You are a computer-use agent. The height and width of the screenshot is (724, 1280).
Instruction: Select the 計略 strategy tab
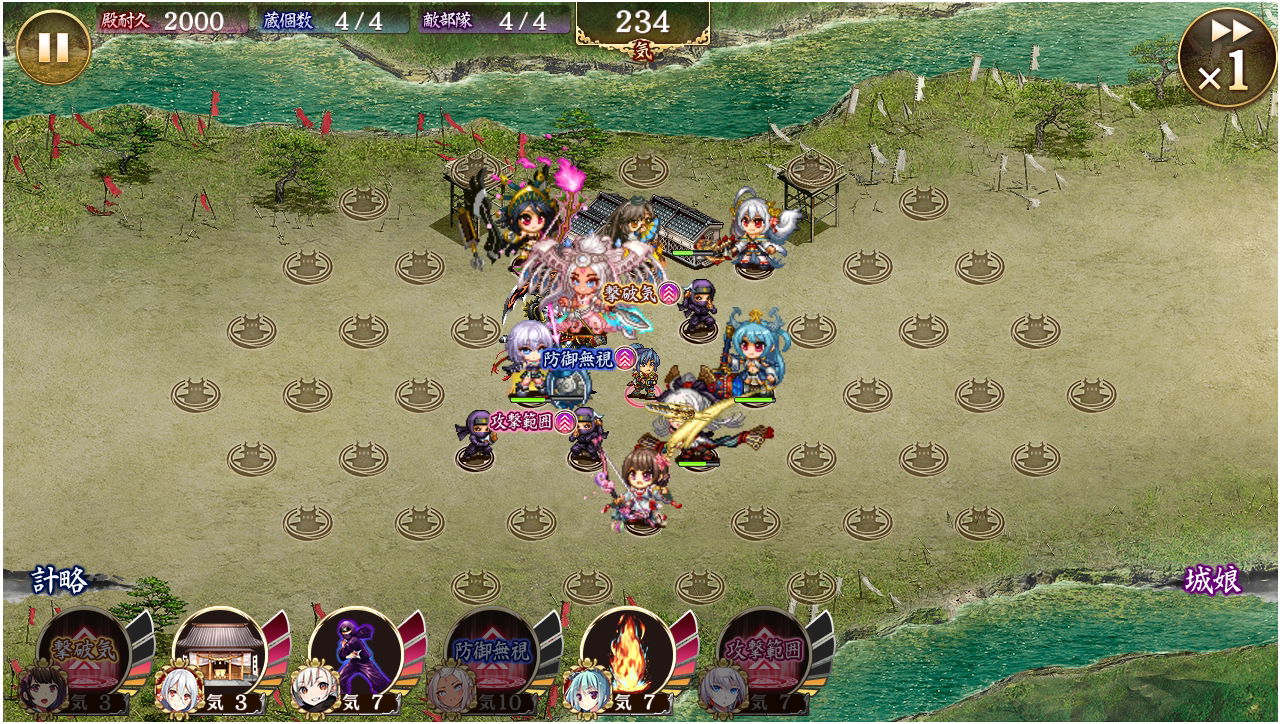point(60,580)
